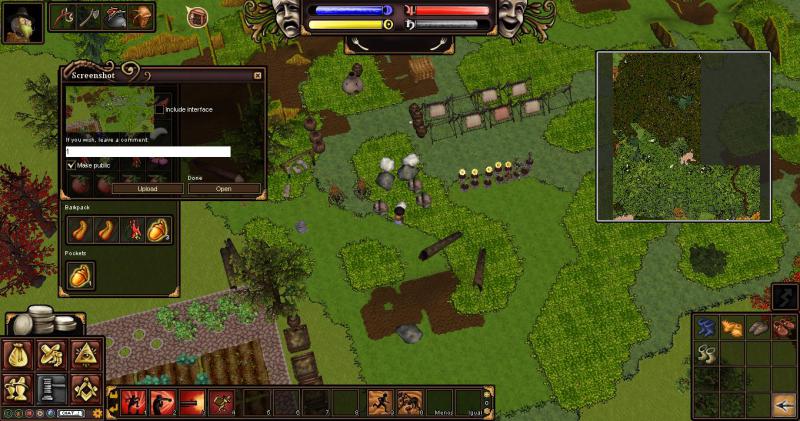Image resolution: width=800 pixels, height=421 pixels.
Task: Select the acorn in the Pockets slot
Action: (80, 276)
